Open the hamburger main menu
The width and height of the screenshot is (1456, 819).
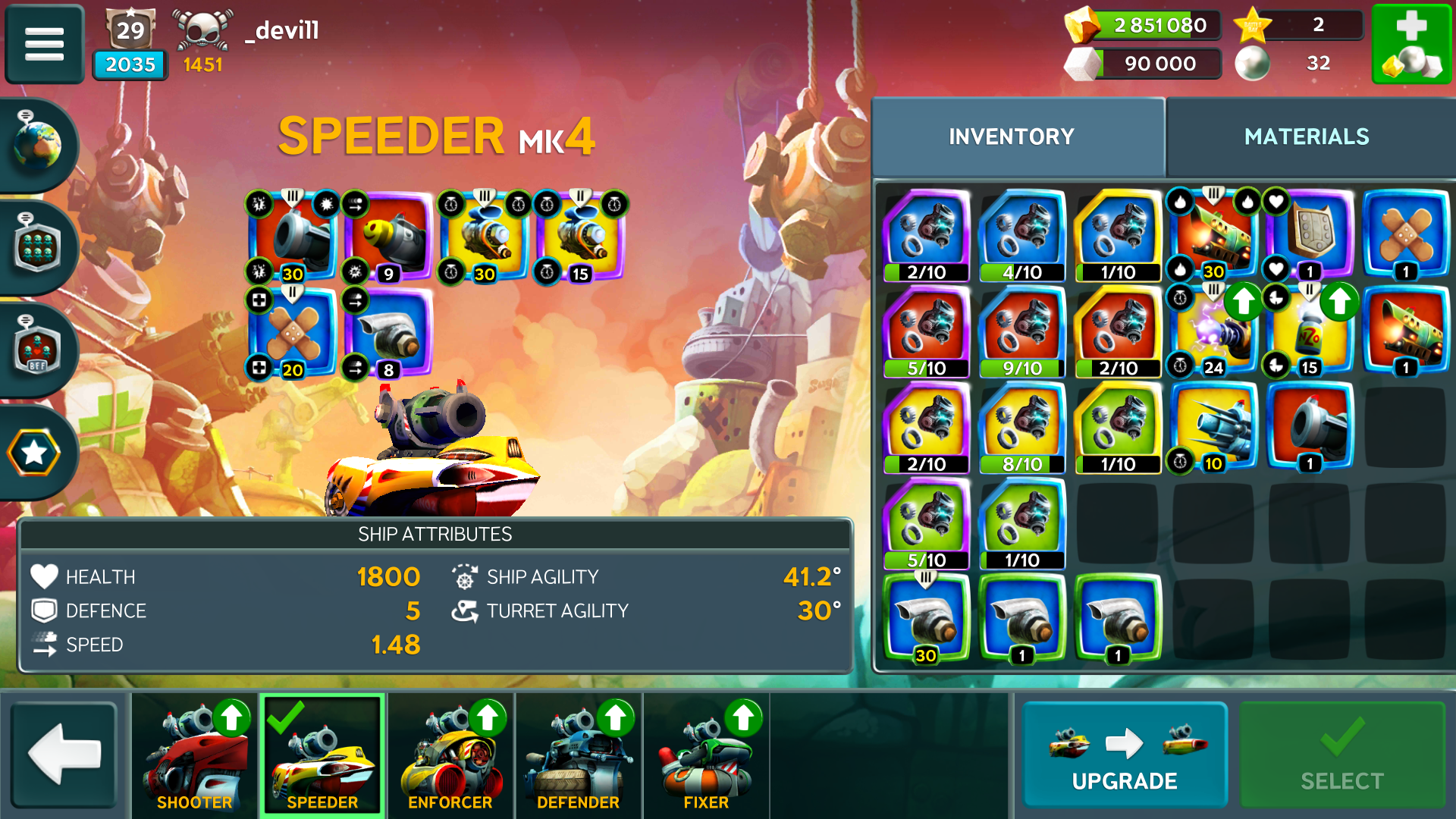tap(44, 43)
